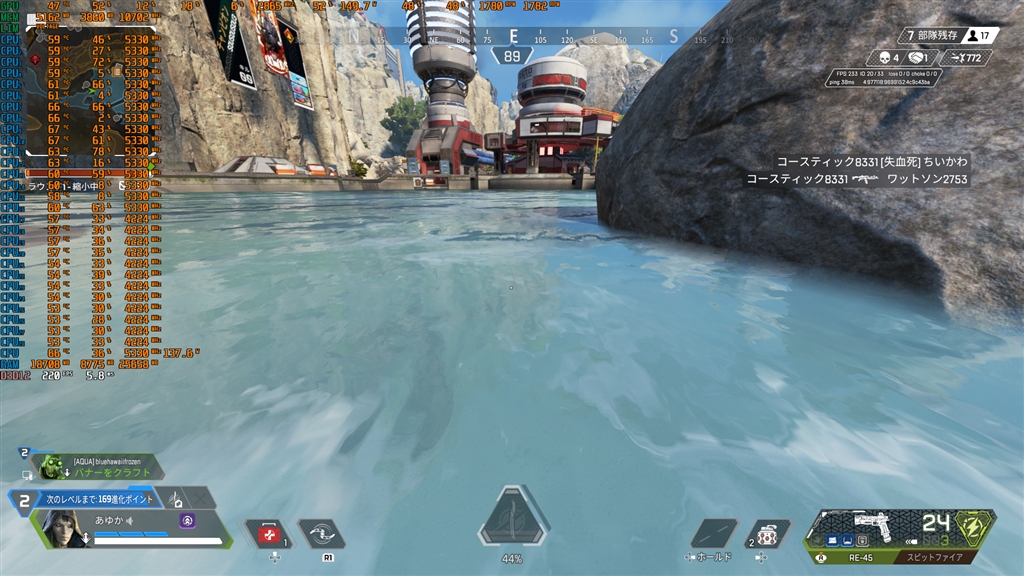
Task: Click the purple perk icon beside あゆか
Action: 187,520
